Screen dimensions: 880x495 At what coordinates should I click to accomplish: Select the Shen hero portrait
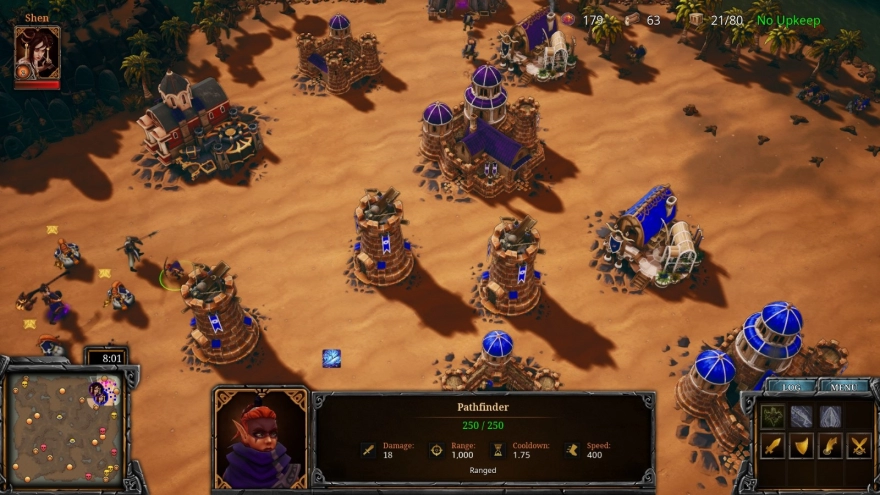tap(37, 53)
